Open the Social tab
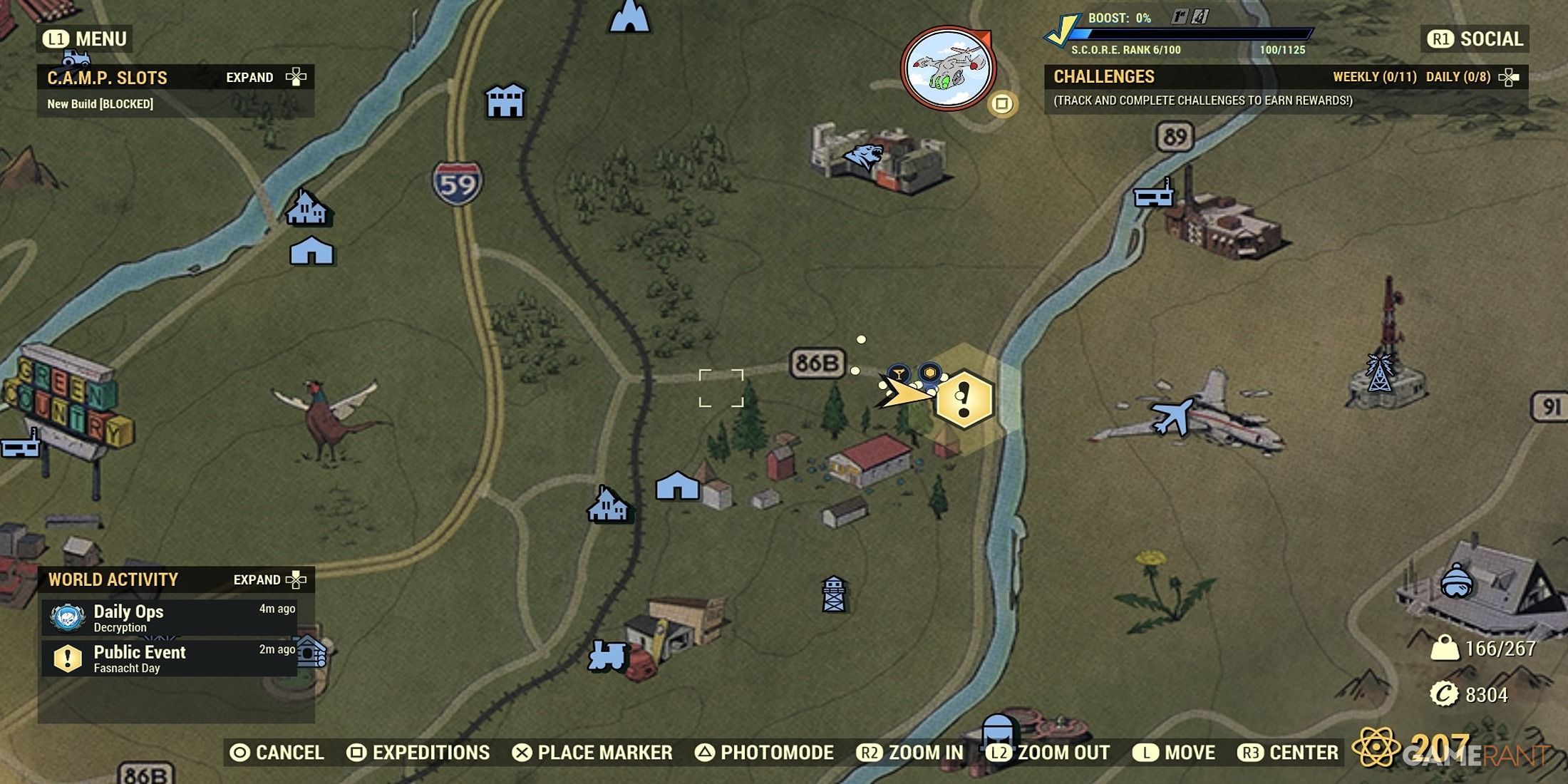This screenshot has height=784, width=1568. tap(1475, 39)
